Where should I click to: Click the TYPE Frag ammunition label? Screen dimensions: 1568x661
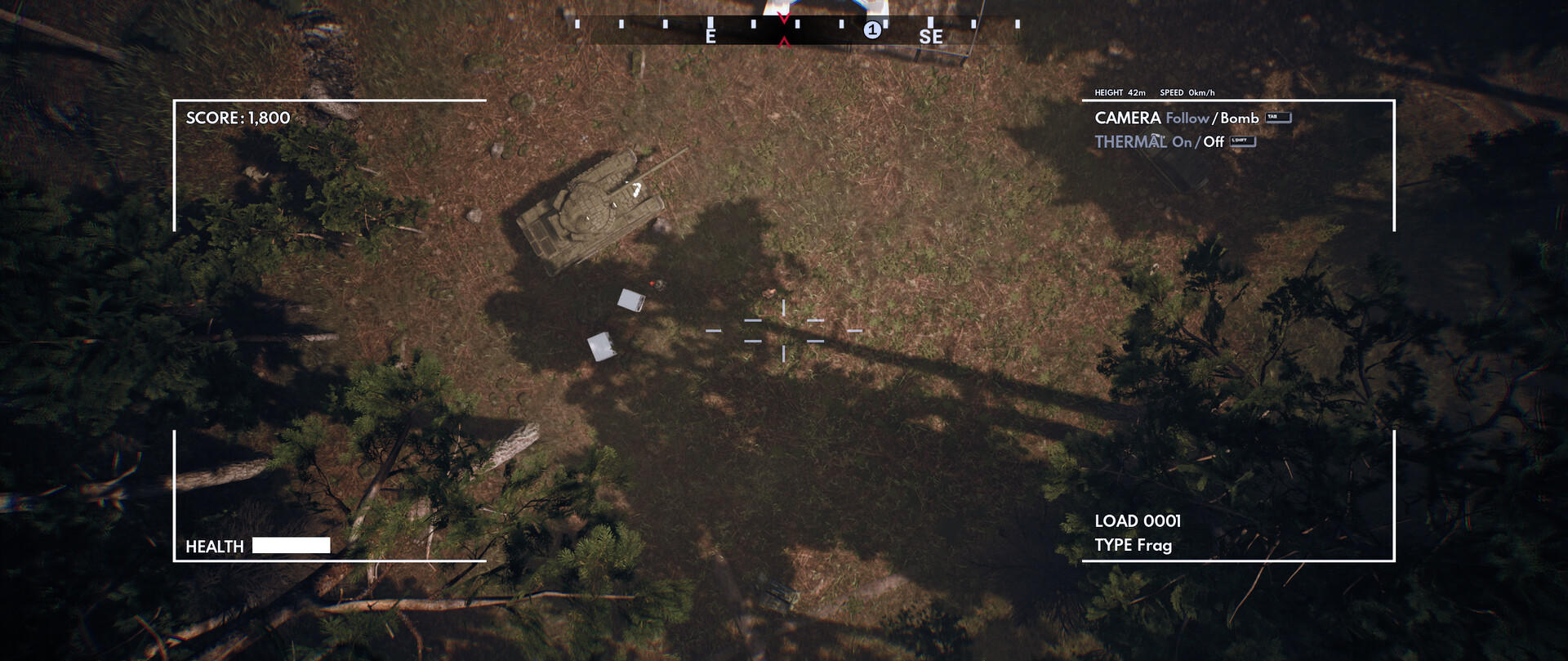1135,545
